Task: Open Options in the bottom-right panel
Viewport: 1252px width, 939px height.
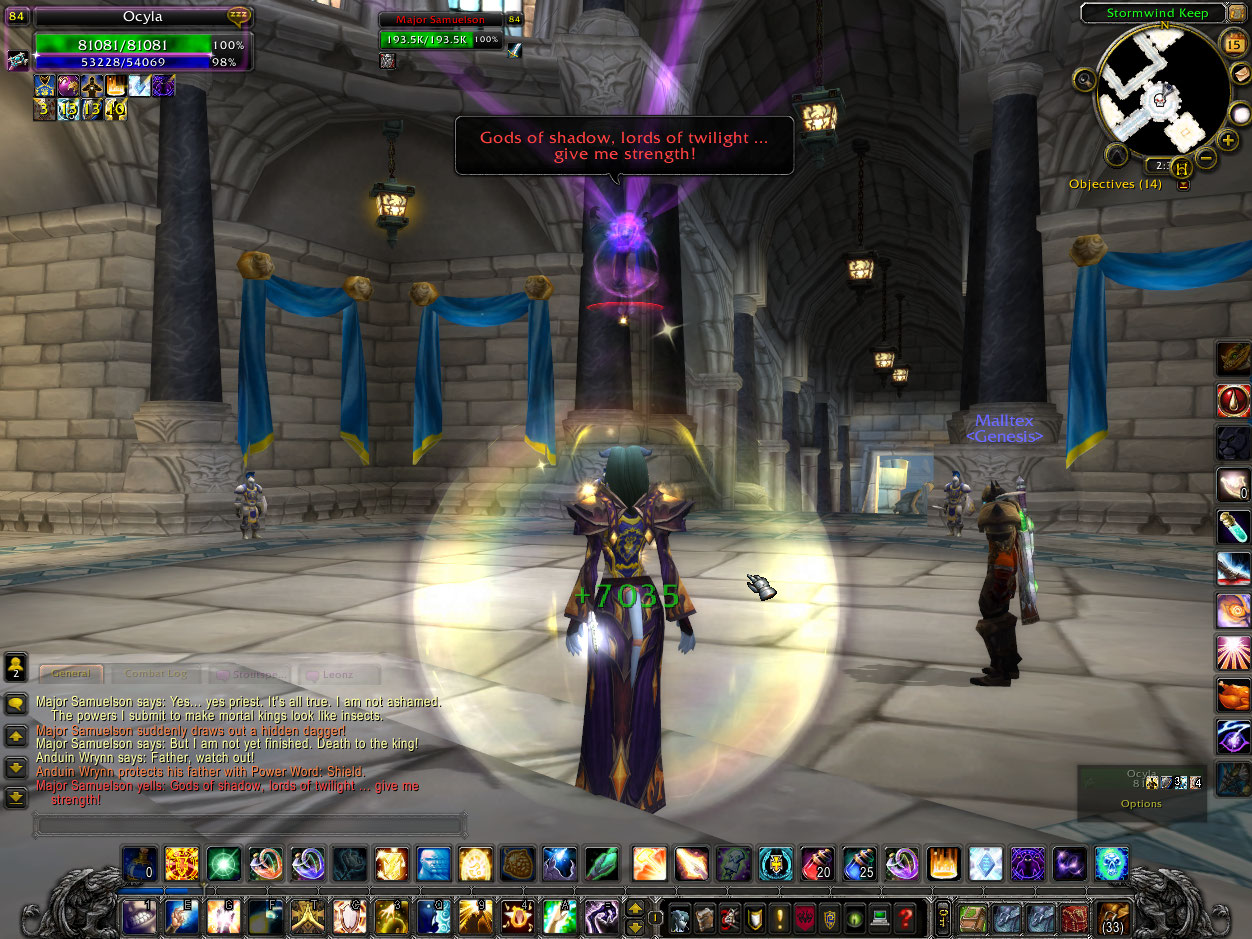Action: (1141, 803)
